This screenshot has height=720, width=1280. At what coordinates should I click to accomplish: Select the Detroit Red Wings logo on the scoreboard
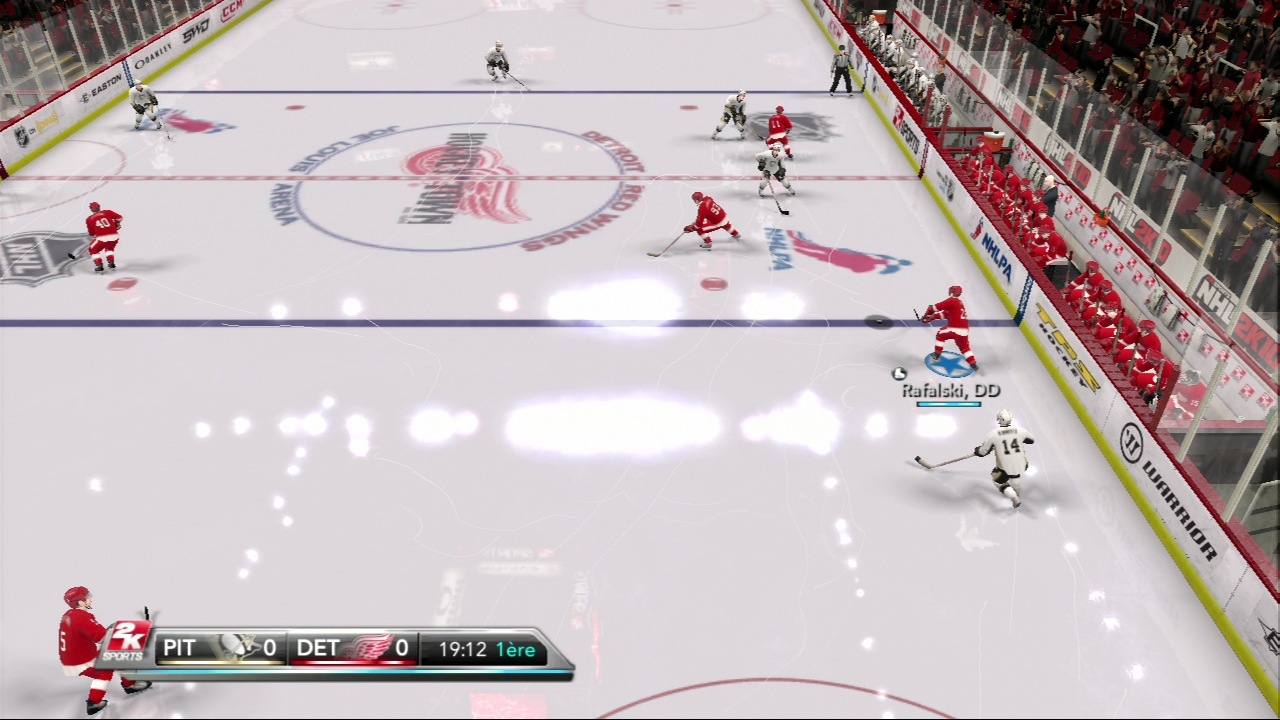[x=370, y=647]
